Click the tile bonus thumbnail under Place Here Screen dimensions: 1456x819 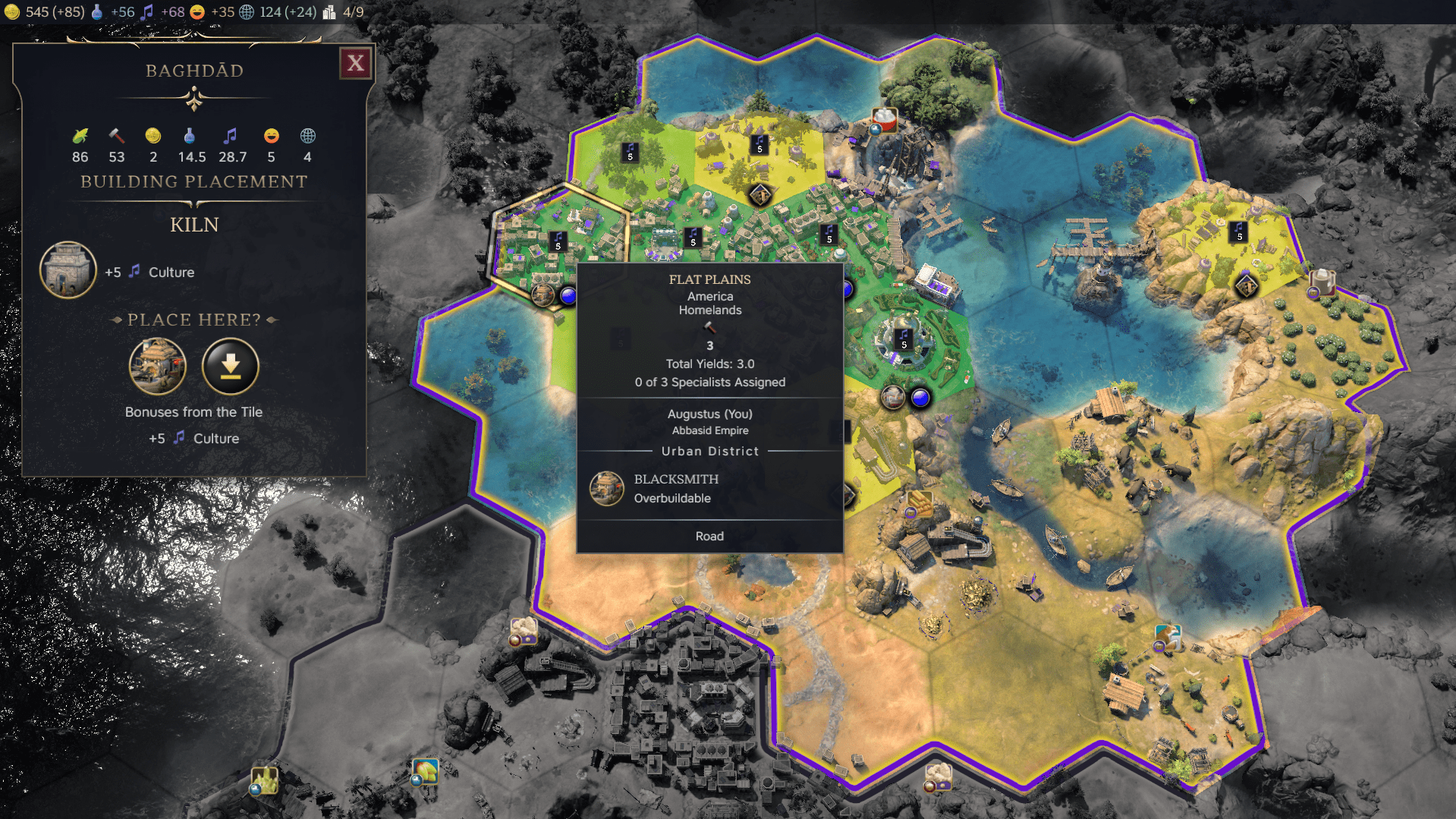coord(157,366)
